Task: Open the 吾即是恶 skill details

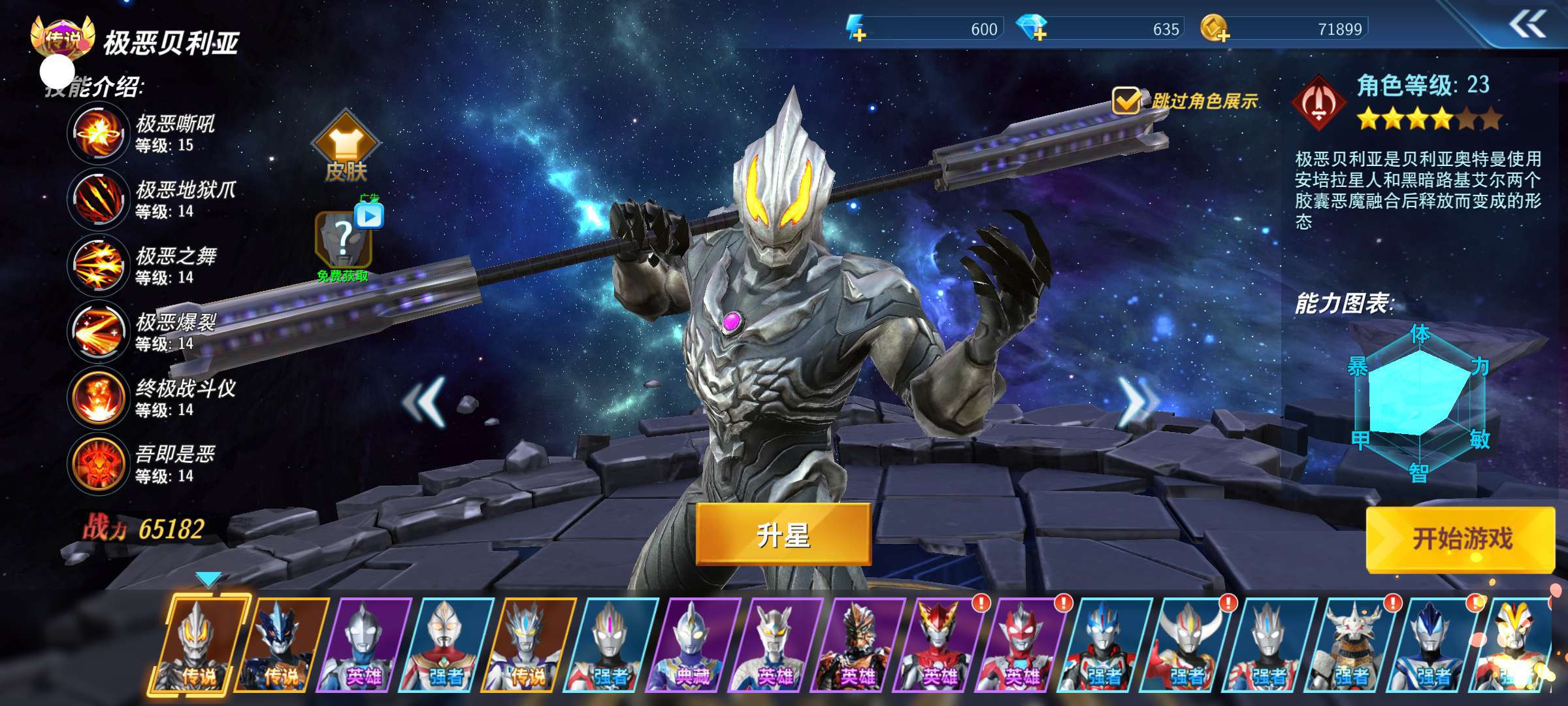Action: (x=98, y=463)
